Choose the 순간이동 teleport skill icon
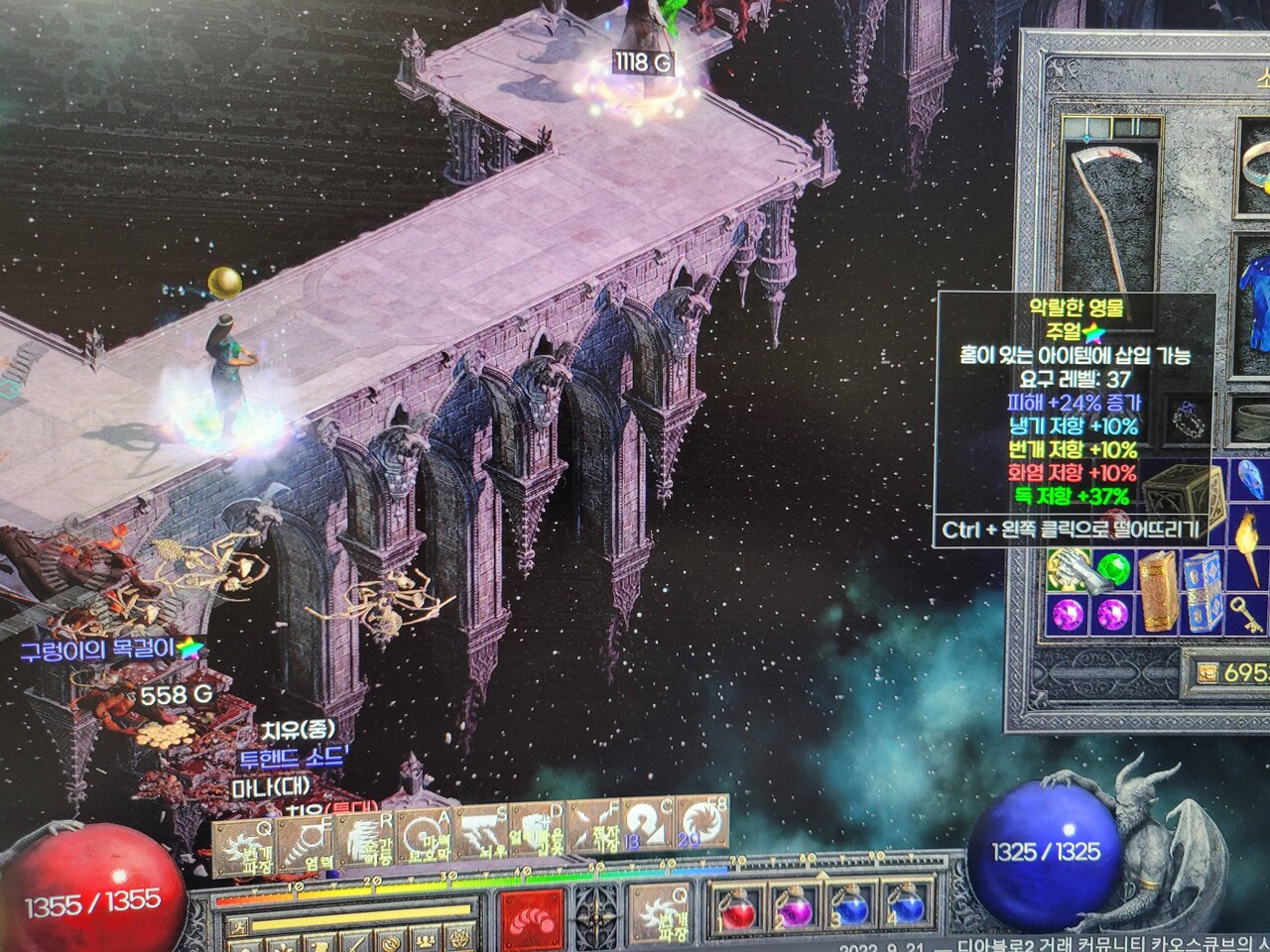 click(x=366, y=843)
